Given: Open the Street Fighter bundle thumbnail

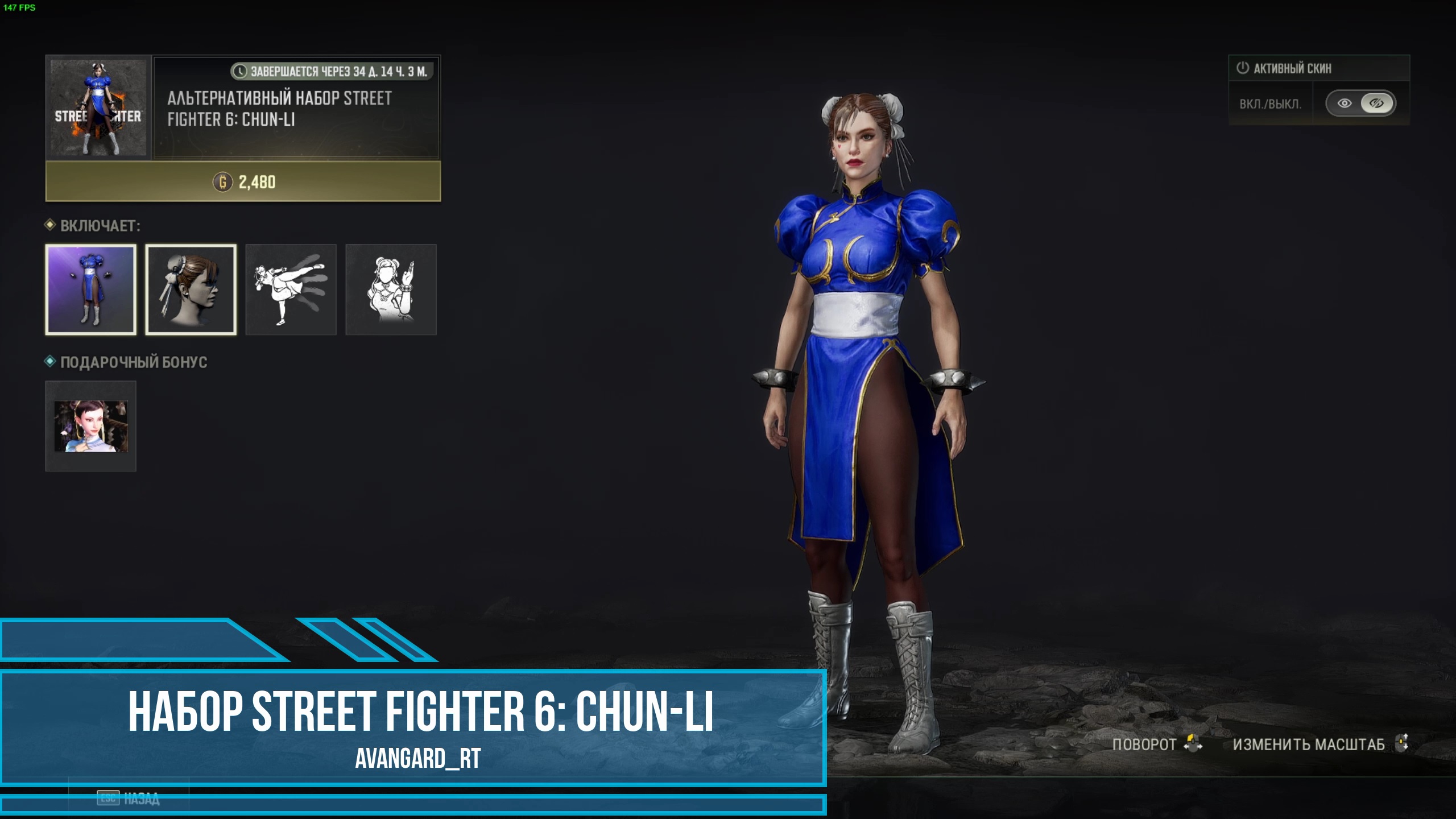Looking at the screenshot, I should point(98,107).
